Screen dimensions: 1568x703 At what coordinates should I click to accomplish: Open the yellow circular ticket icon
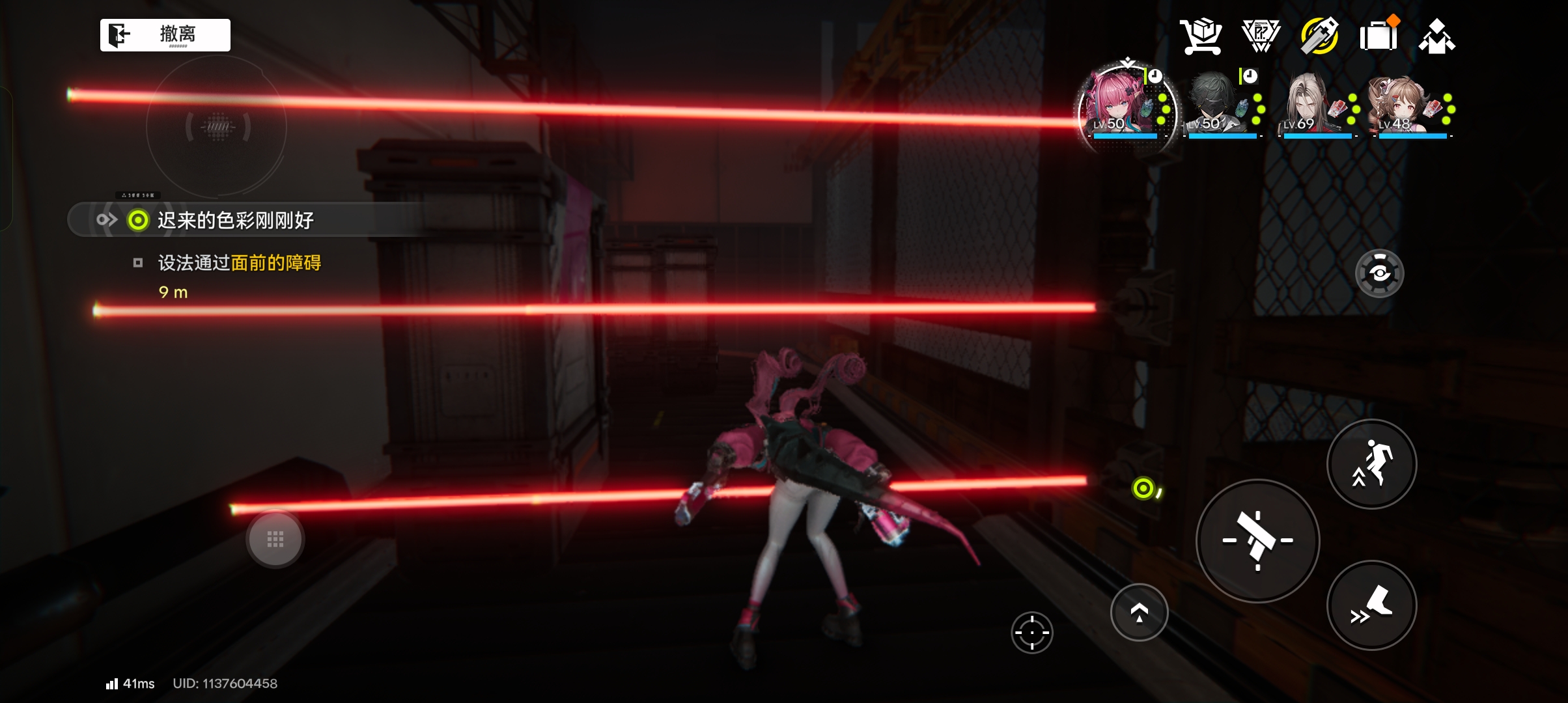[x=1319, y=36]
